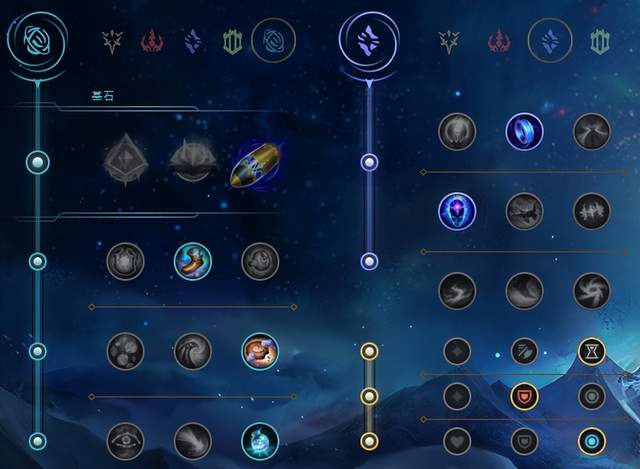640x469 pixels.
Task: Pick the Perfect Timing stopwatch rune
Action: (259, 261)
